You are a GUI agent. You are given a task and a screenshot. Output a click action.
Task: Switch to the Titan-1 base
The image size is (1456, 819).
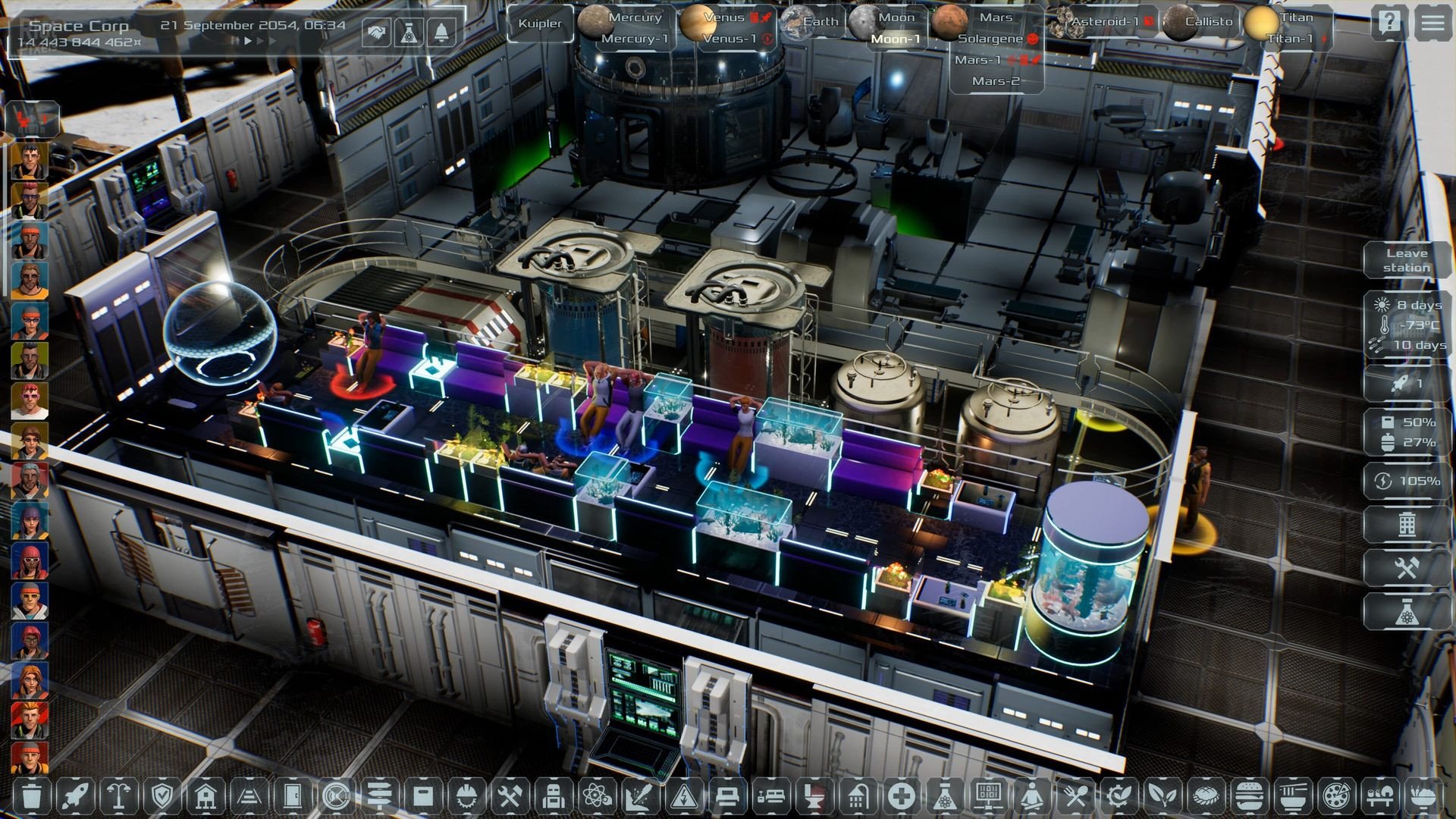coord(1289,39)
